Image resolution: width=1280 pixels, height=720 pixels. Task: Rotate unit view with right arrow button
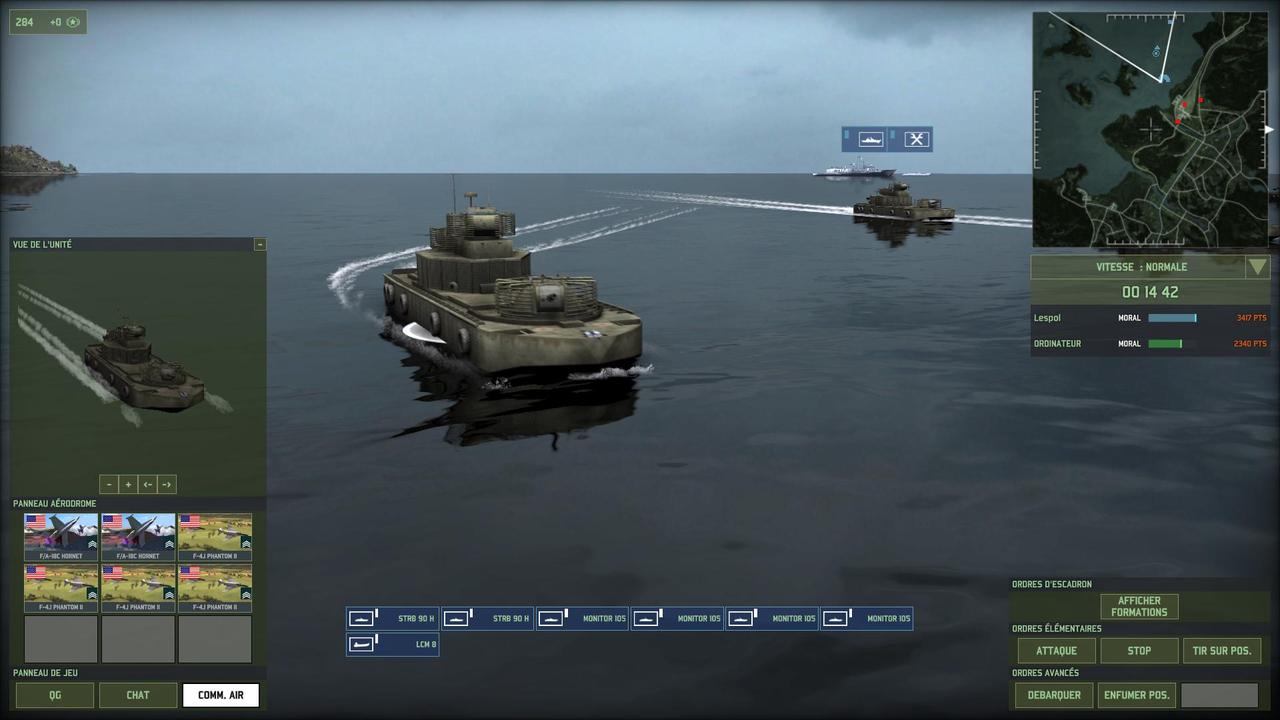[x=167, y=484]
